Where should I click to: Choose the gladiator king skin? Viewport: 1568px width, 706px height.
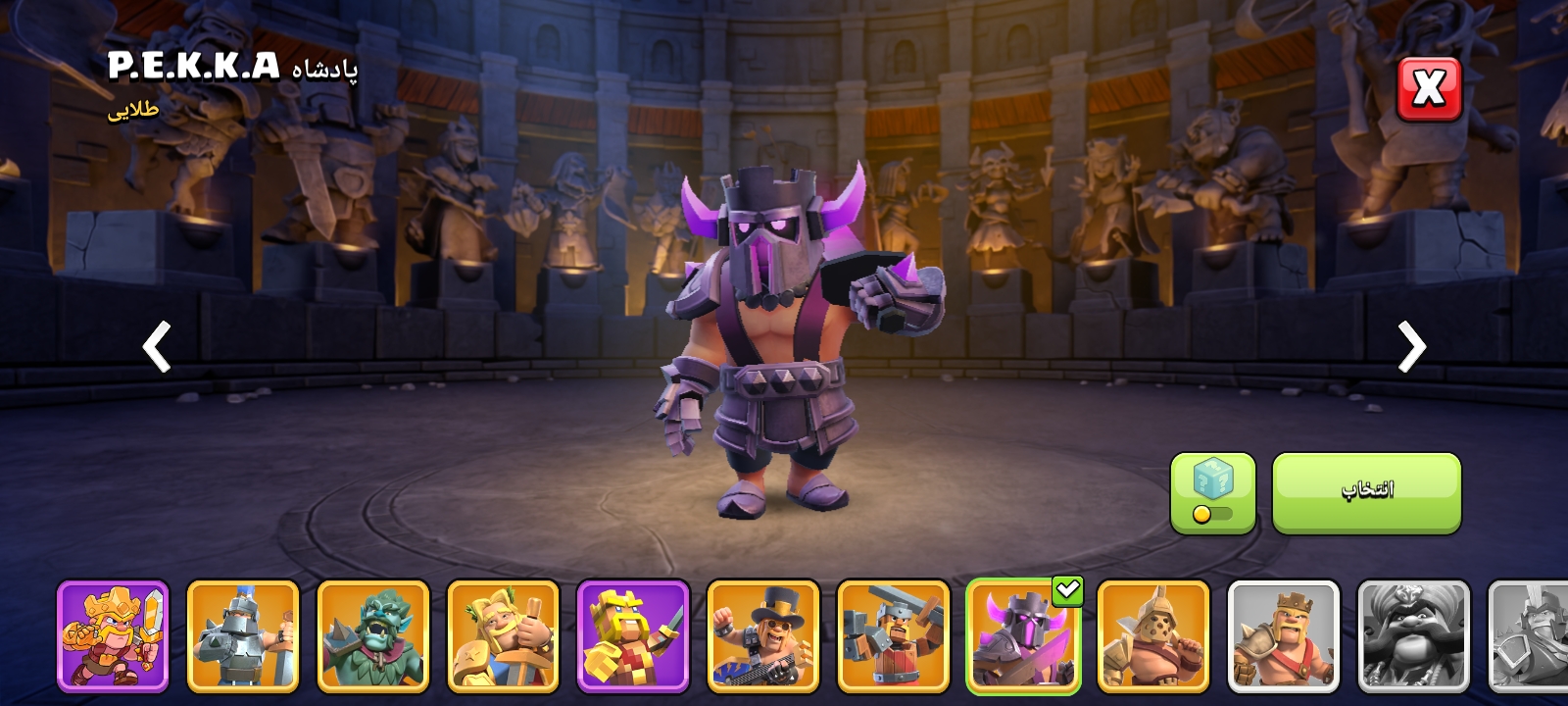point(1153,636)
